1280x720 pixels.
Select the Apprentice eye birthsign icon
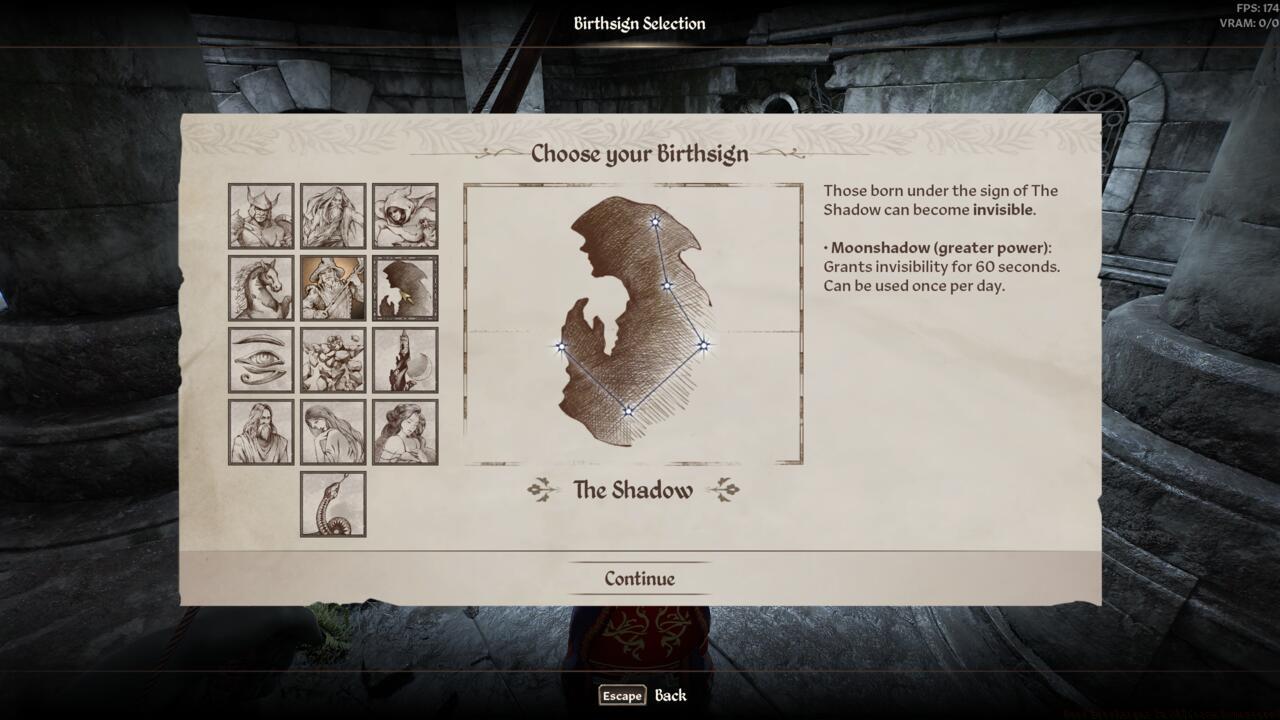[x=261, y=359]
